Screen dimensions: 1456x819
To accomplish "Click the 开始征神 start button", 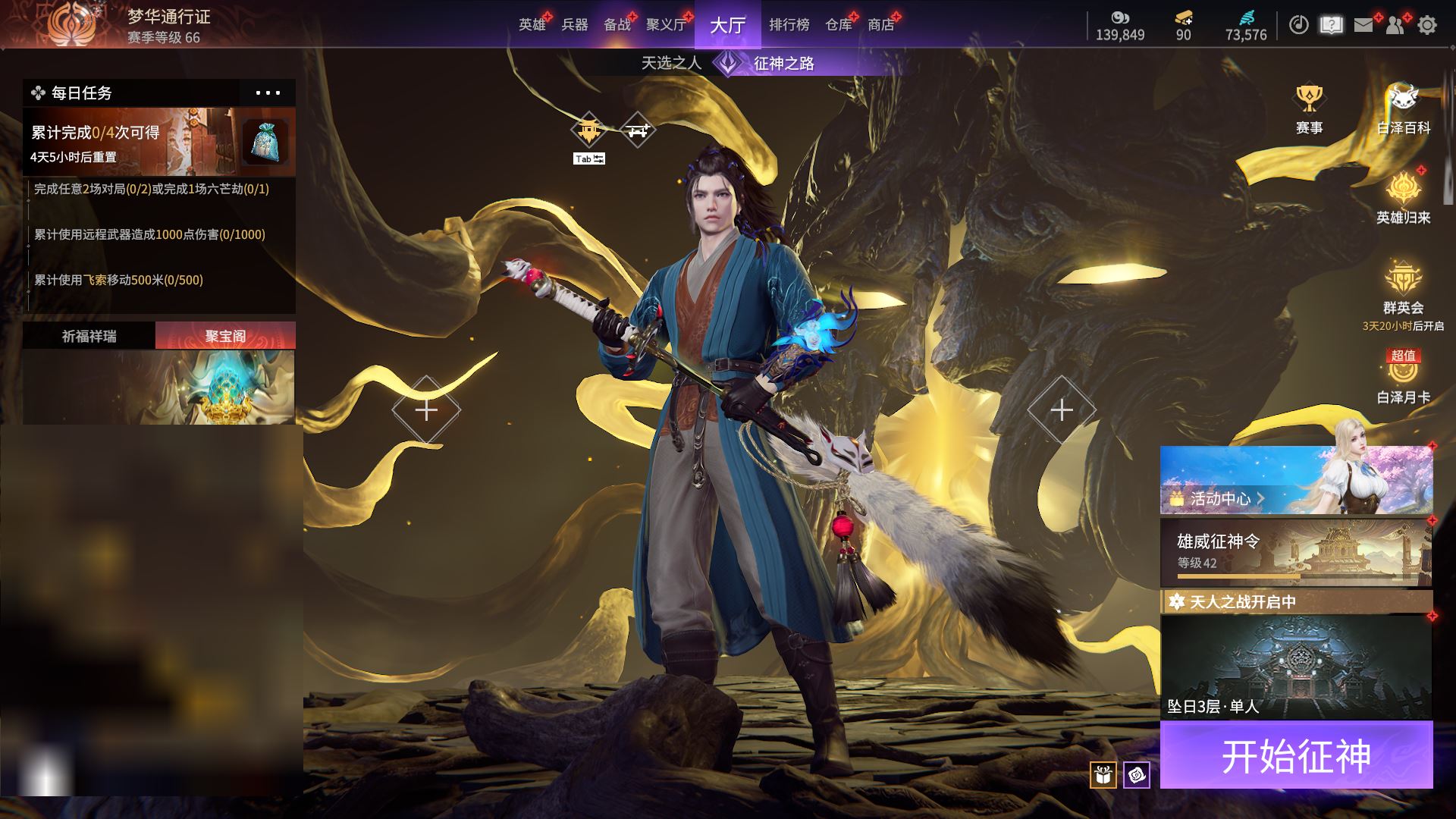I will [1296, 755].
